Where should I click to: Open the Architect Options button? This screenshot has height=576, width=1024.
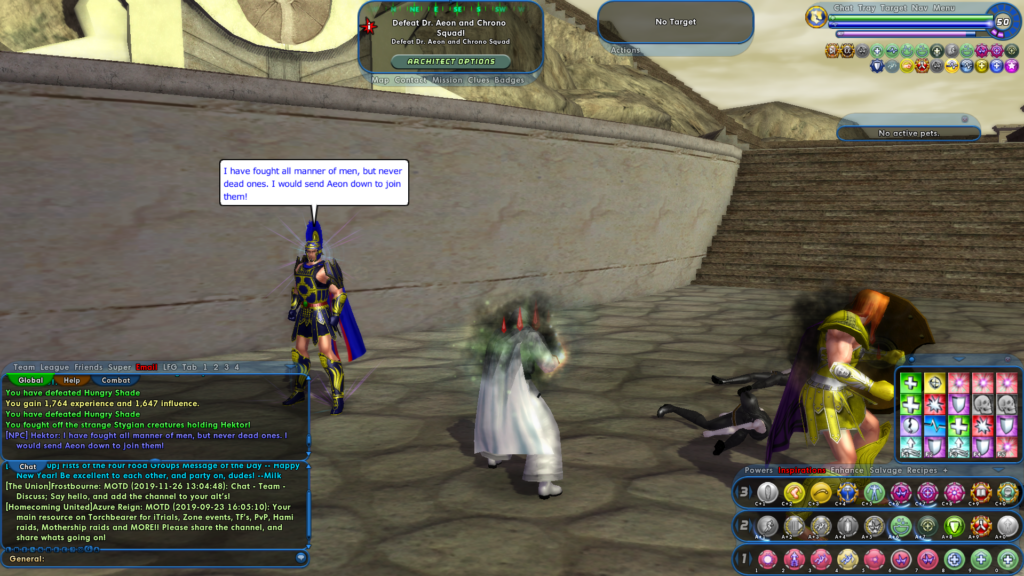click(450, 61)
